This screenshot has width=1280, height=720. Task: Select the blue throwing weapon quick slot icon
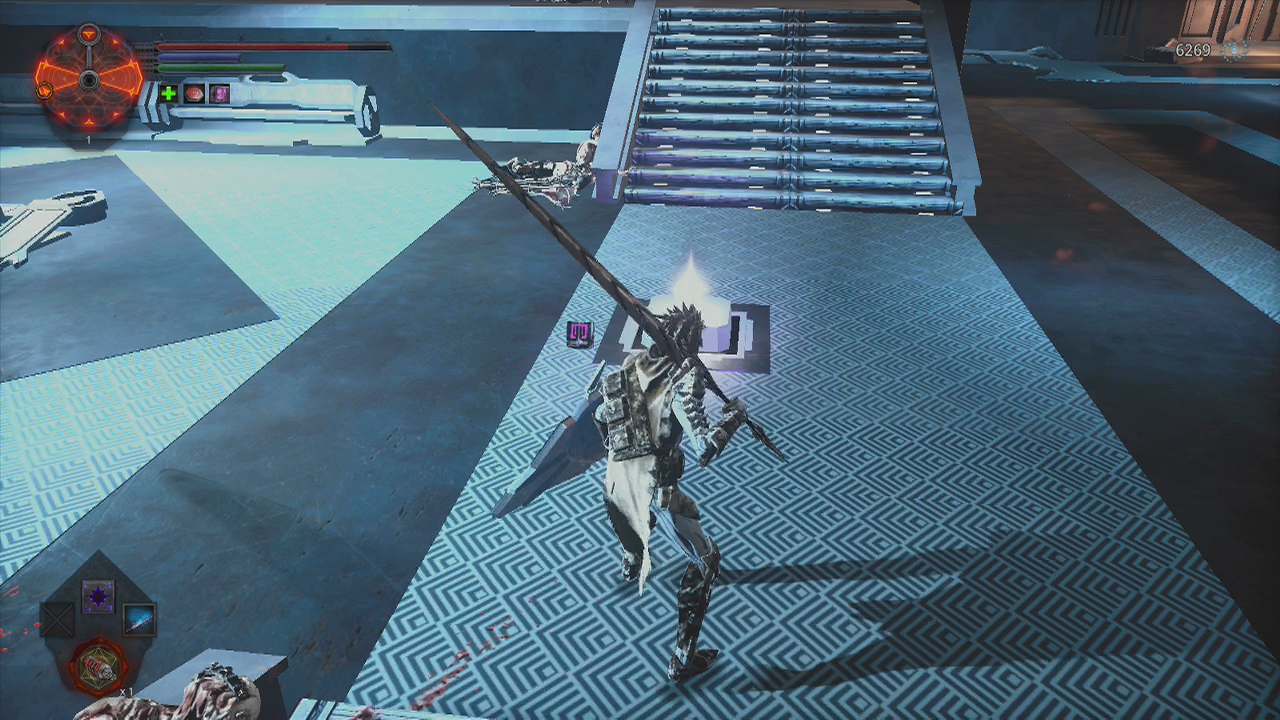coord(139,620)
